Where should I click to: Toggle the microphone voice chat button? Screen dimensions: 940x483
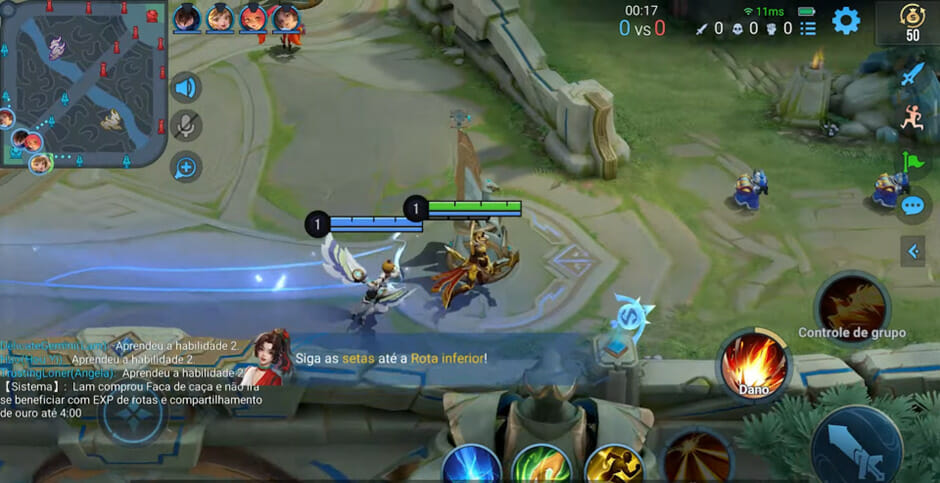(x=185, y=126)
